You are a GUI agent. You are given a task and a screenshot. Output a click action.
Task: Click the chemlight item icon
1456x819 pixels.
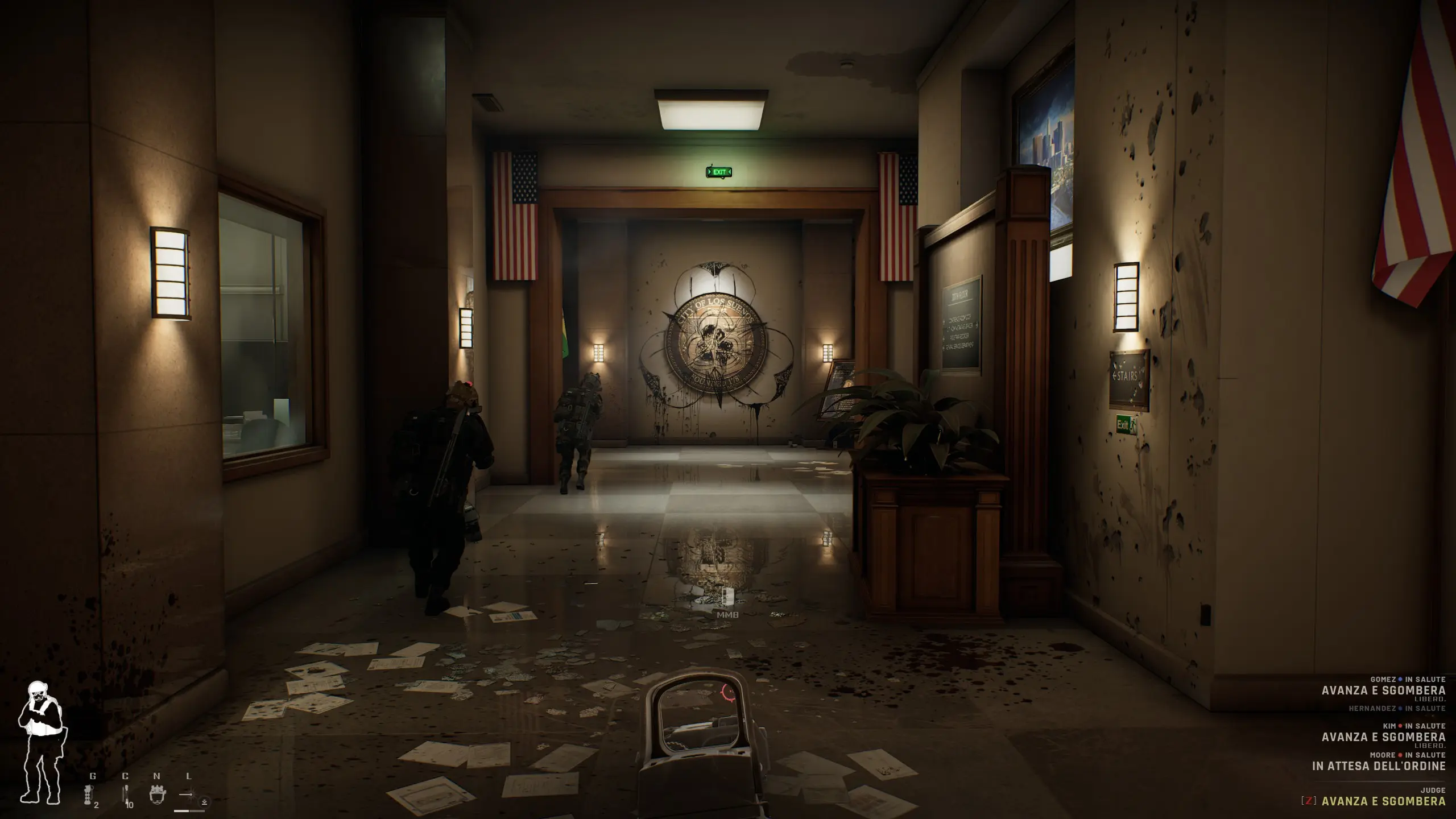(x=125, y=795)
